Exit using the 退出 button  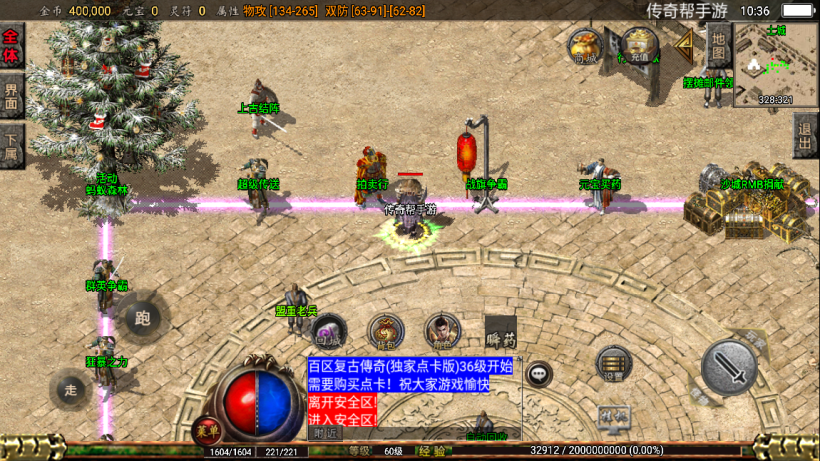(x=805, y=135)
